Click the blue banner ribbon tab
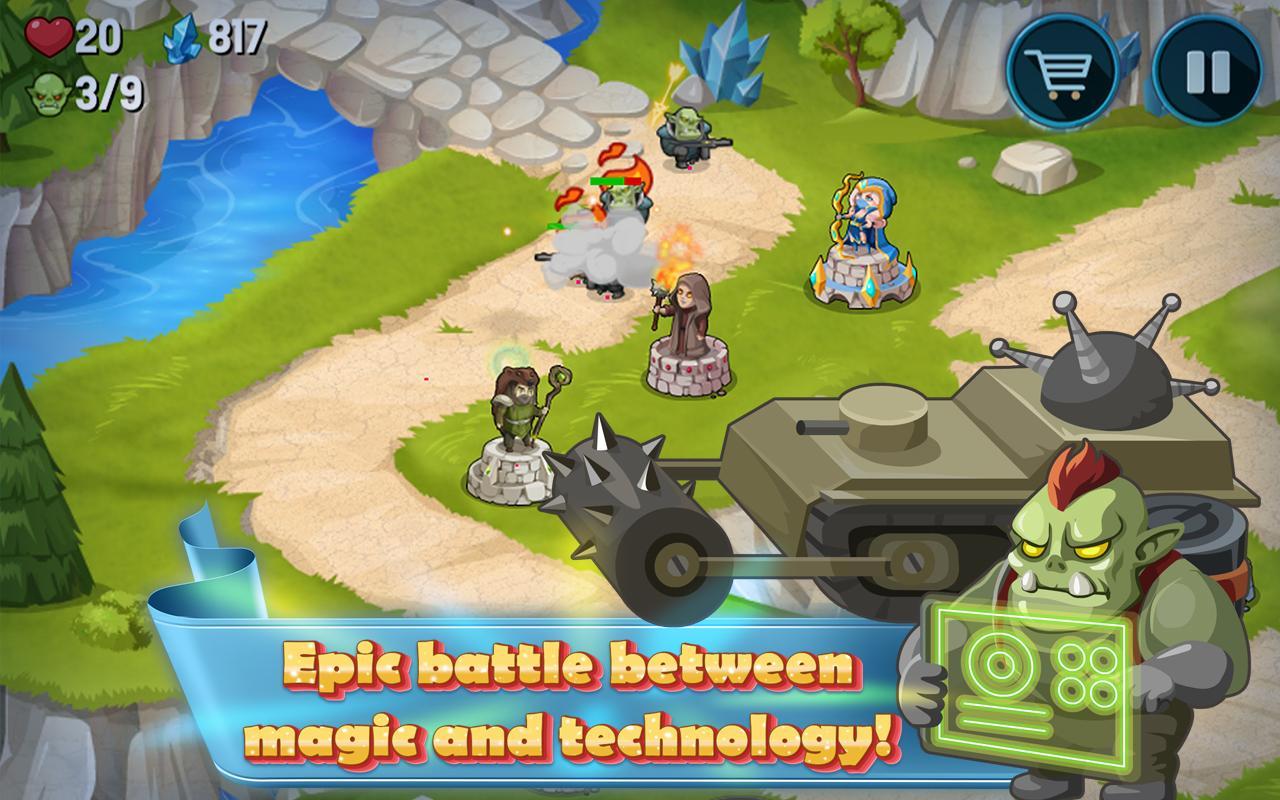The image size is (1280, 800). click(213, 570)
